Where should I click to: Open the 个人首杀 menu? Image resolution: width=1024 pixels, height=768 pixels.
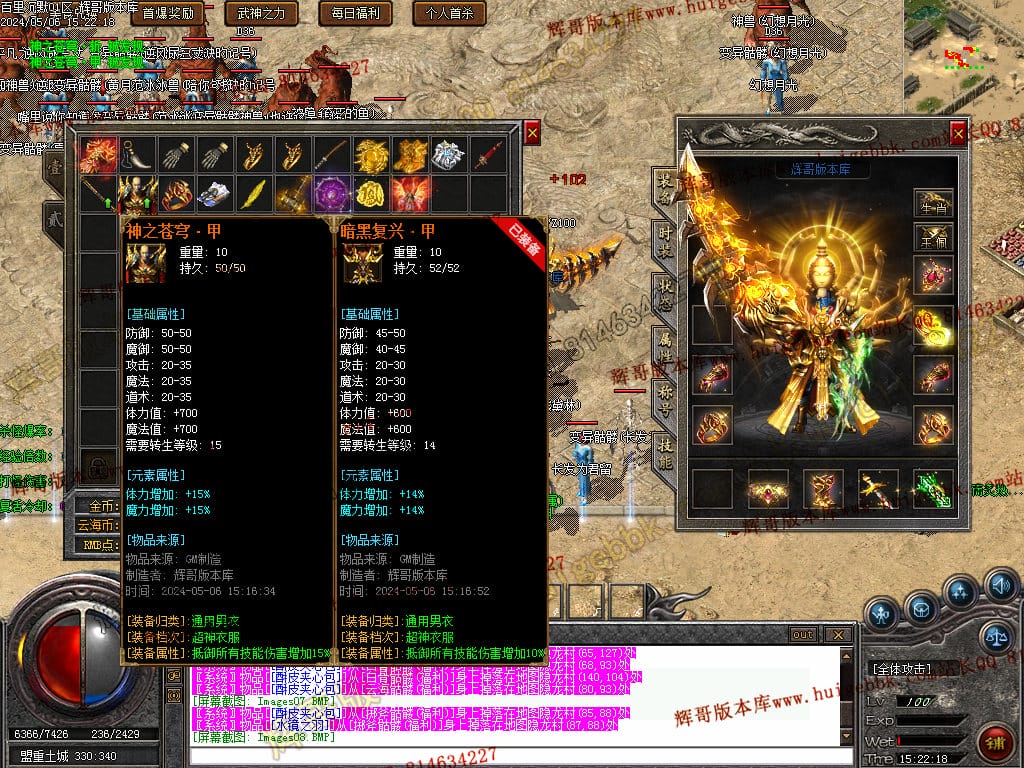tap(449, 14)
